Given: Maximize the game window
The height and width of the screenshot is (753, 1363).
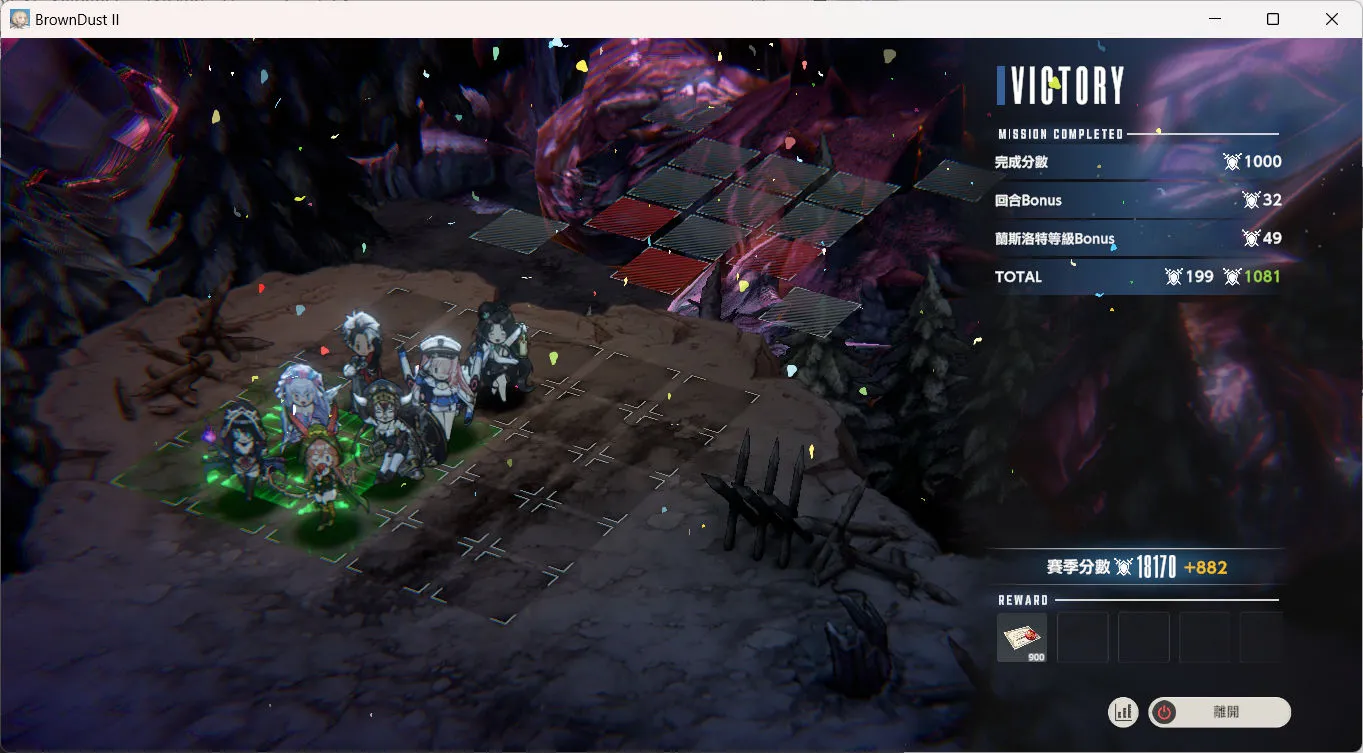Looking at the screenshot, I should 1273,19.
